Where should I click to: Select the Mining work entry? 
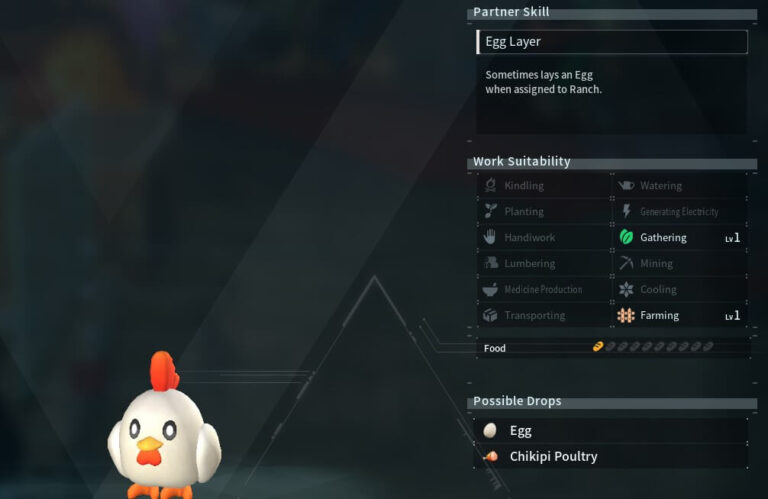[x=680, y=264]
